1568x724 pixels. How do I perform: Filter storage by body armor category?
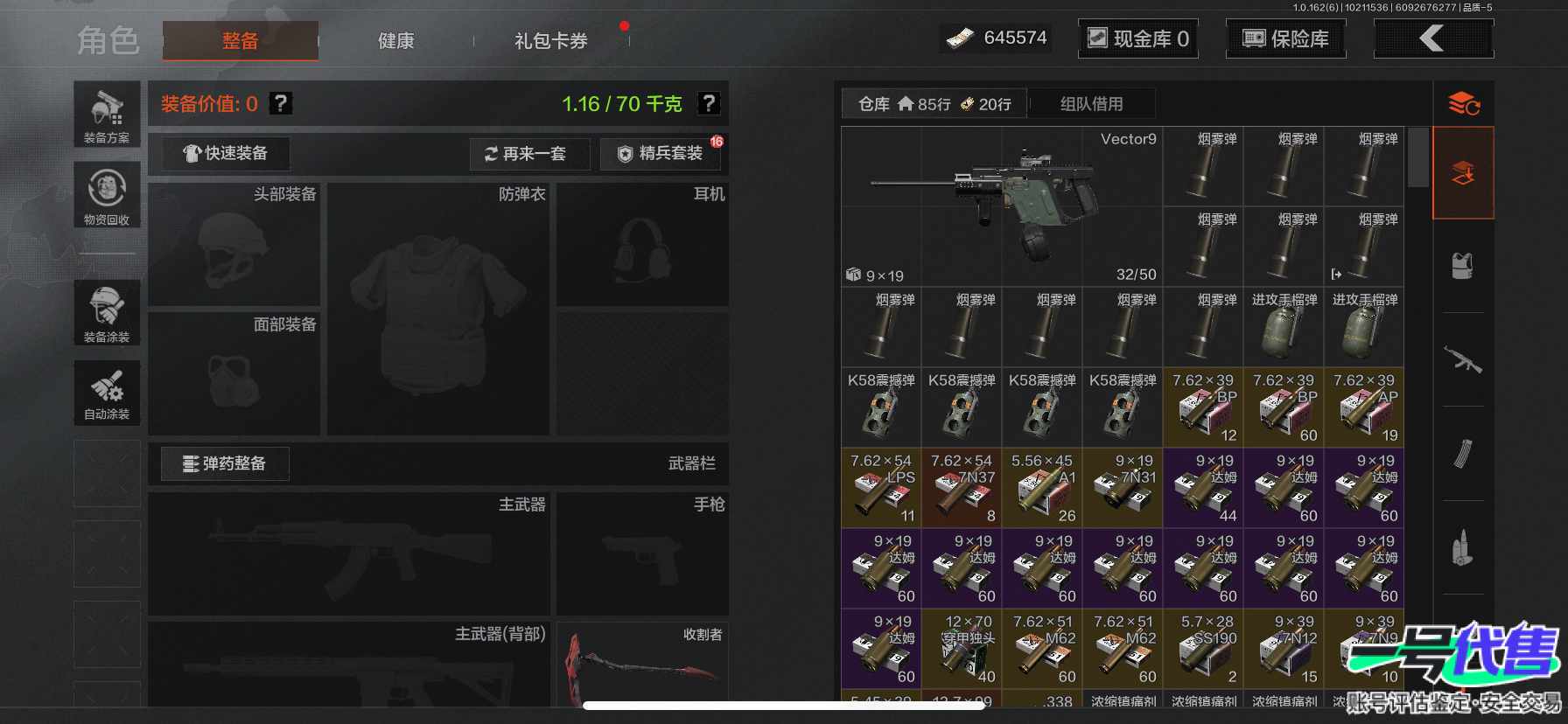[x=1462, y=266]
